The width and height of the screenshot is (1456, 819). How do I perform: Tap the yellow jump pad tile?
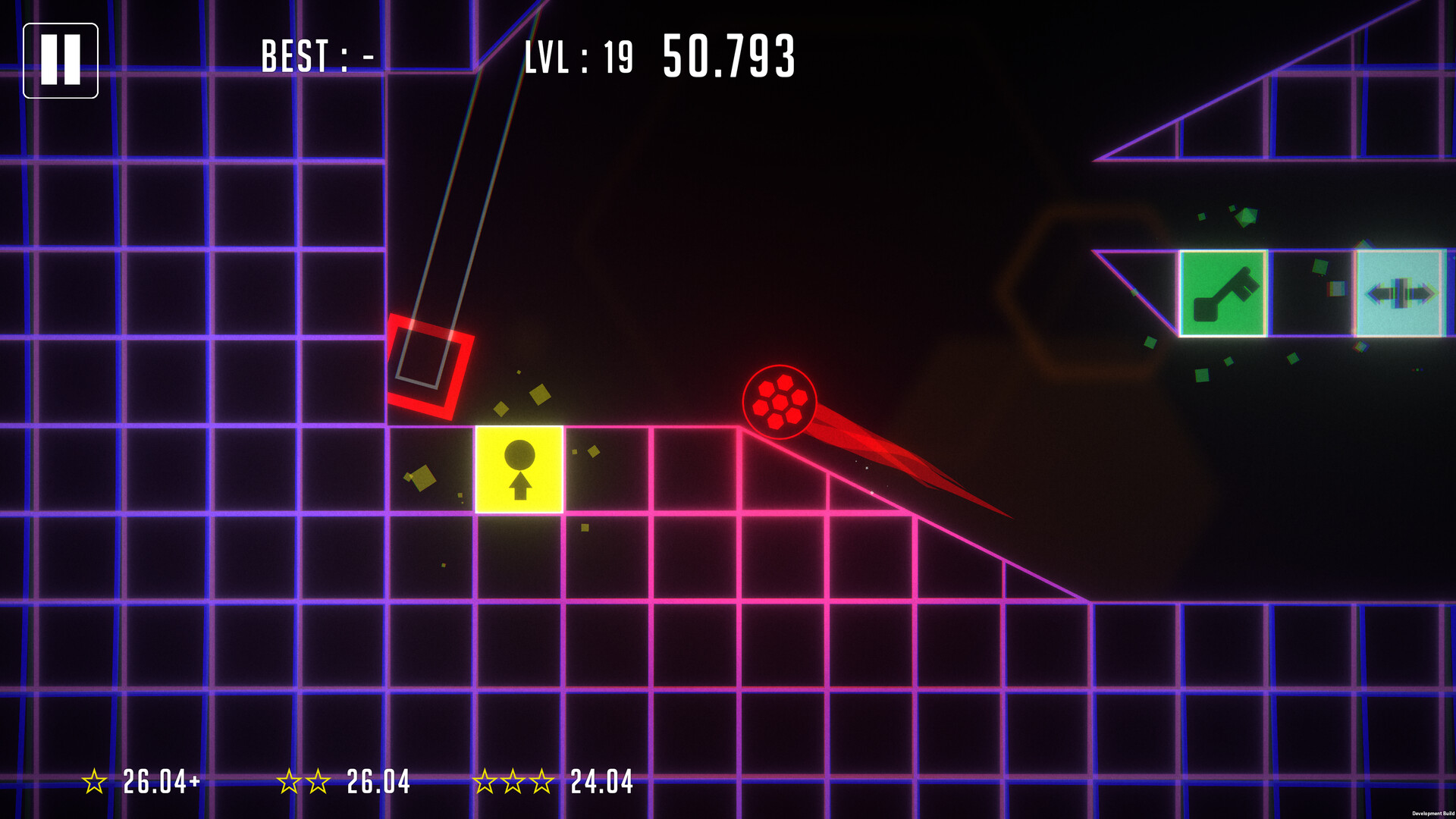click(519, 470)
